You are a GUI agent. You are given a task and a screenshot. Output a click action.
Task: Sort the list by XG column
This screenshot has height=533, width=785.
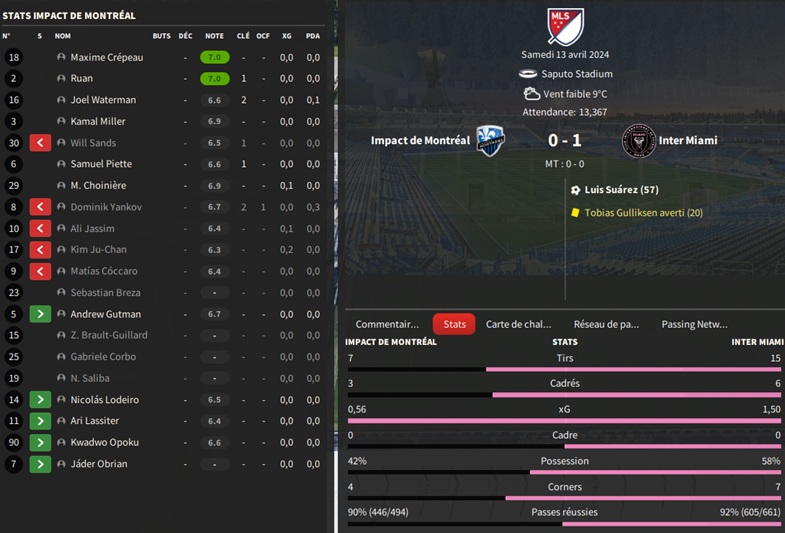point(287,36)
